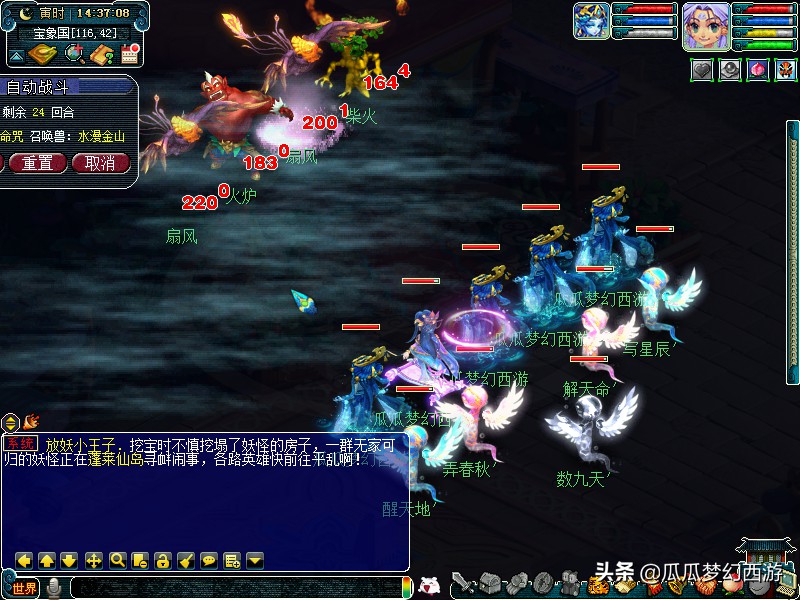This screenshot has height=600, width=800.
Task: Select the summoned pet portrait
Action: click(590, 21)
